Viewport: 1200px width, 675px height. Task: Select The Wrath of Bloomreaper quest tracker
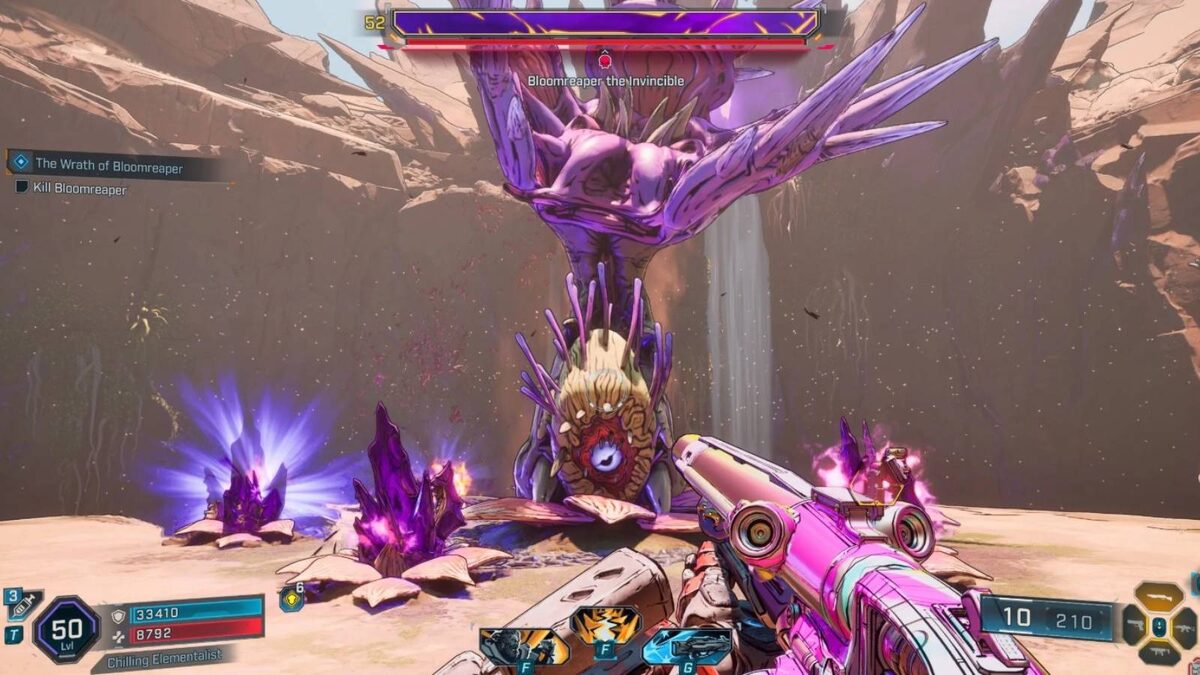110,166
